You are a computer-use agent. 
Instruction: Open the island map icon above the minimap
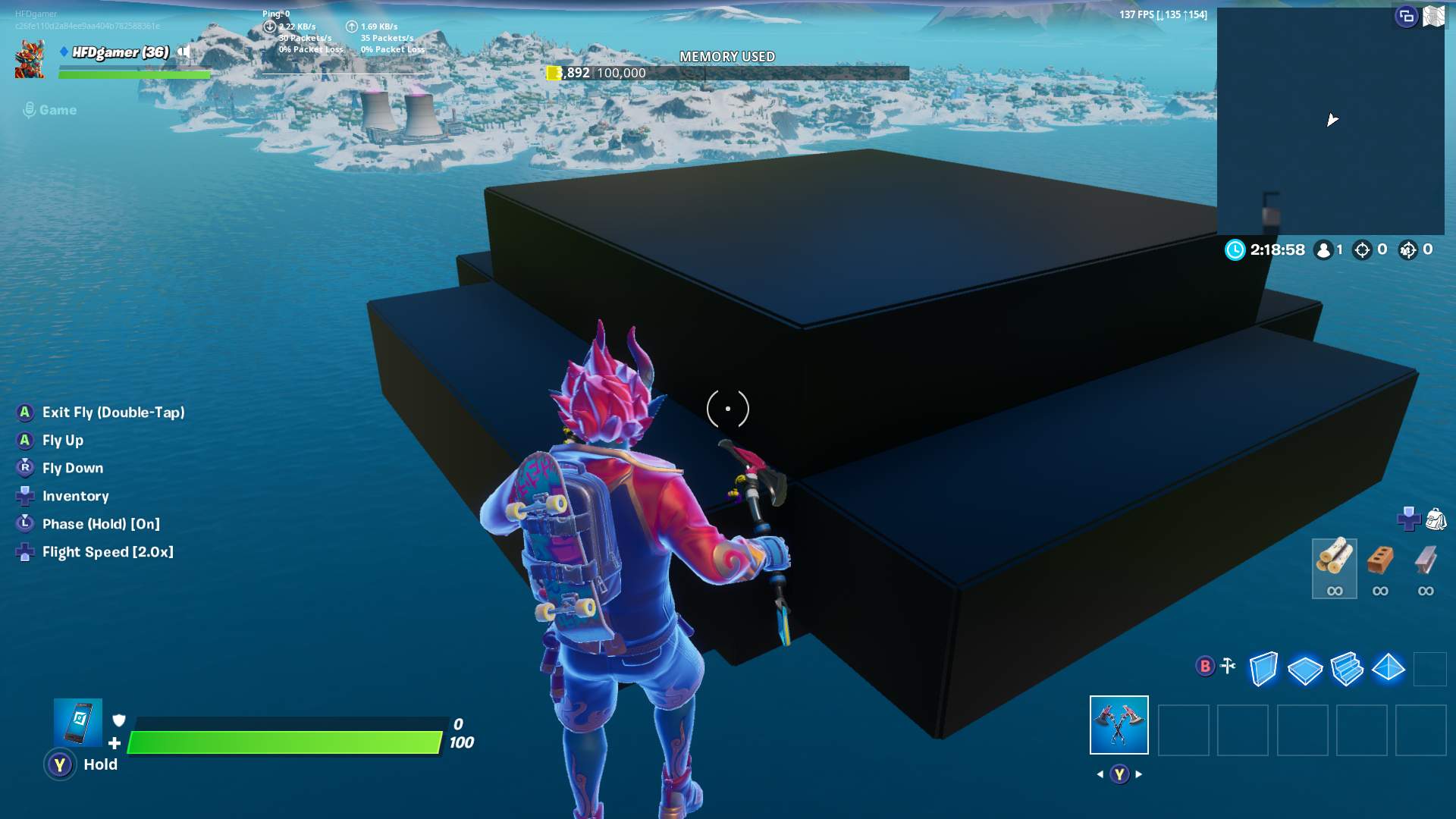(x=1434, y=17)
